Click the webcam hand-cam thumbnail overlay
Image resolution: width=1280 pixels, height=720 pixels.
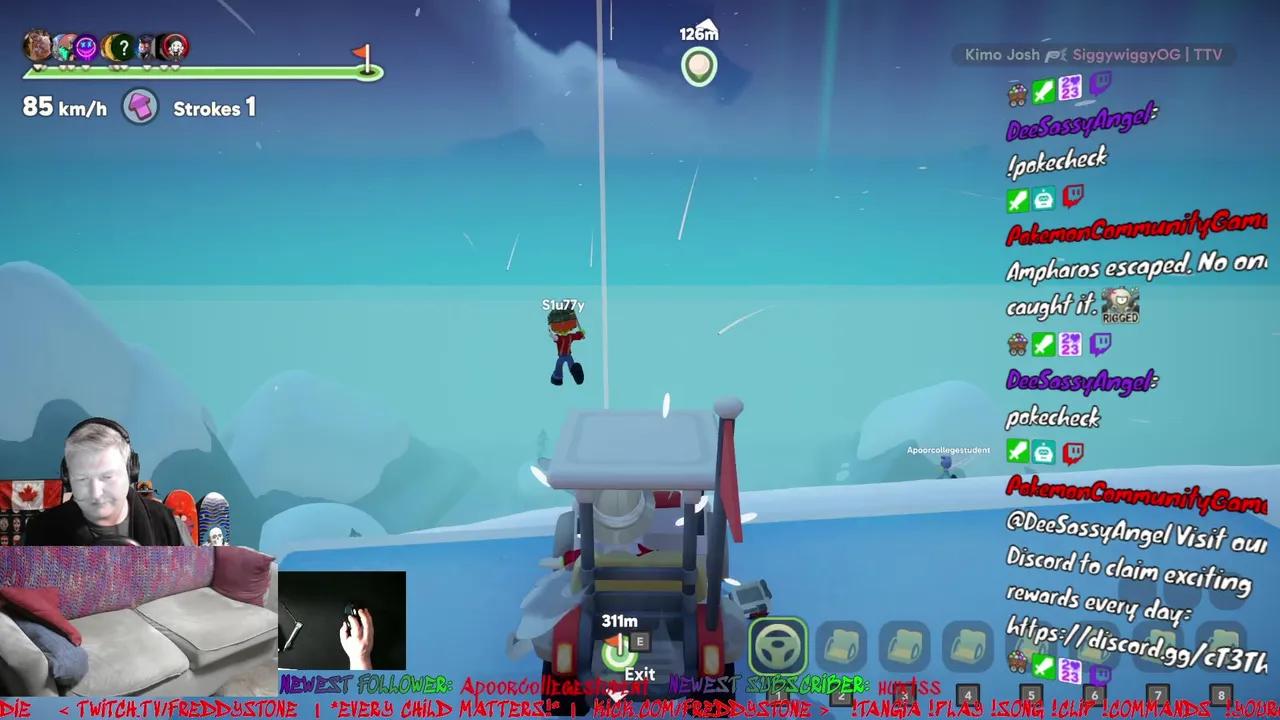pos(343,618)
